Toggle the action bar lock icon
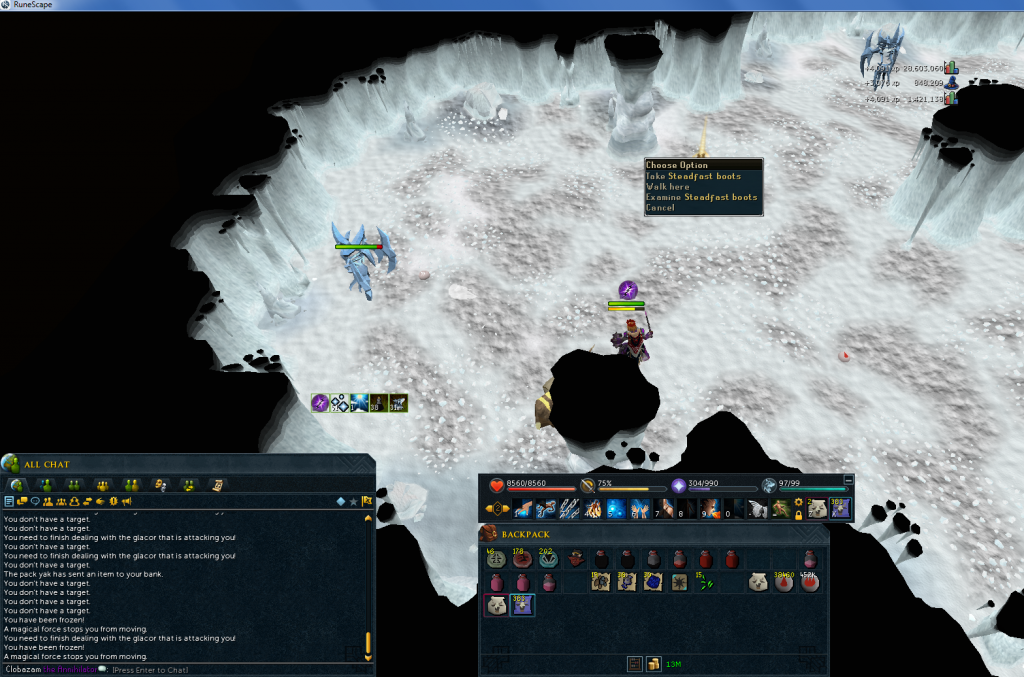The image size is (1024, 677). 798,515
